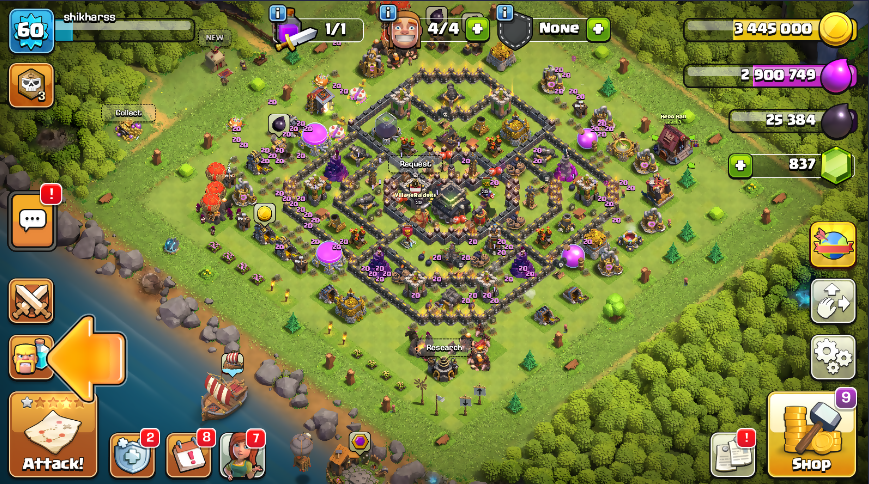The image size is (869, 484).
Task: Add a shield with the green plus
Action: pyautogui.click(x=598, y=29)
